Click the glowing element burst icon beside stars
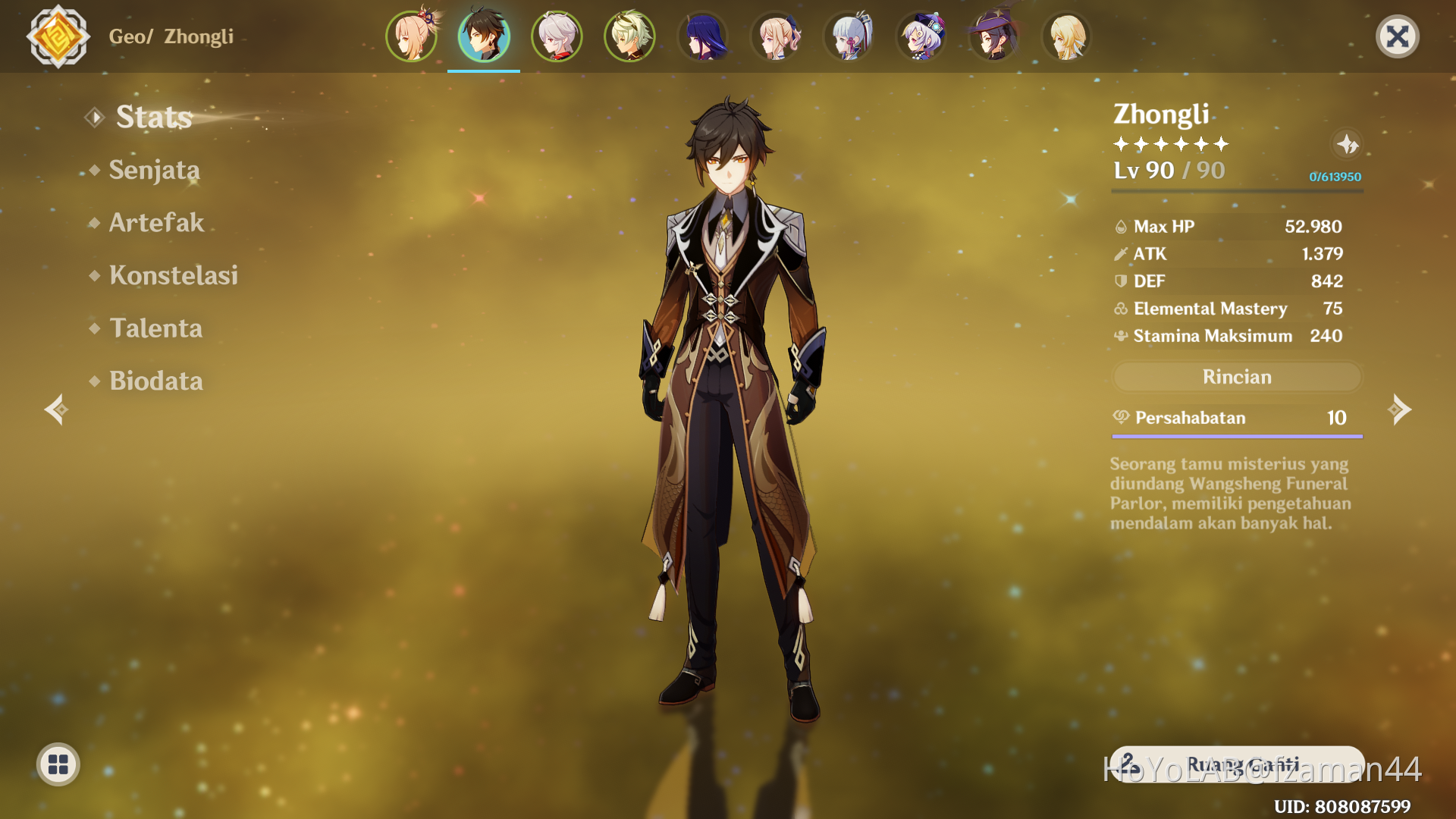Viewport: 1456px width, 819px height. 1348,145
